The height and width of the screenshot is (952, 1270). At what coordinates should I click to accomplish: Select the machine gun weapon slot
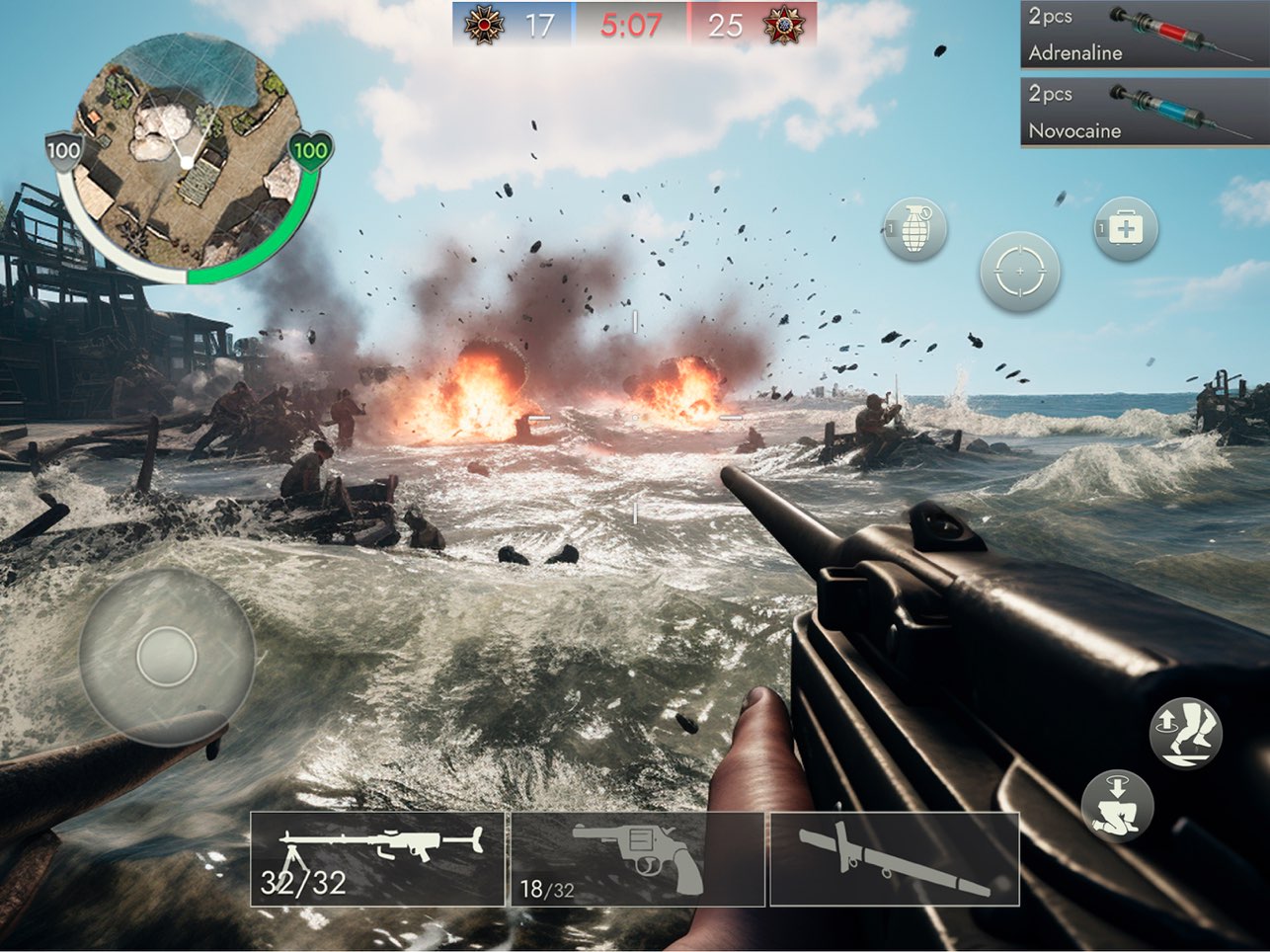click(x=377, y=858)
